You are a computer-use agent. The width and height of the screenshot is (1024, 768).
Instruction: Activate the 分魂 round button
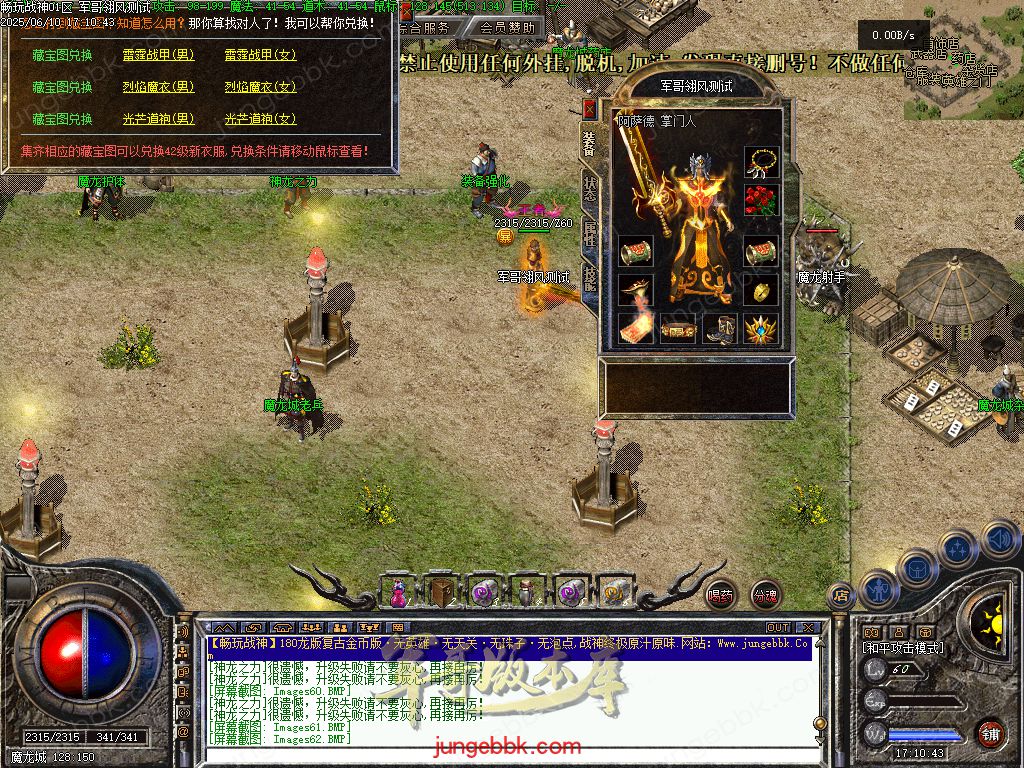tap(765, 595)
